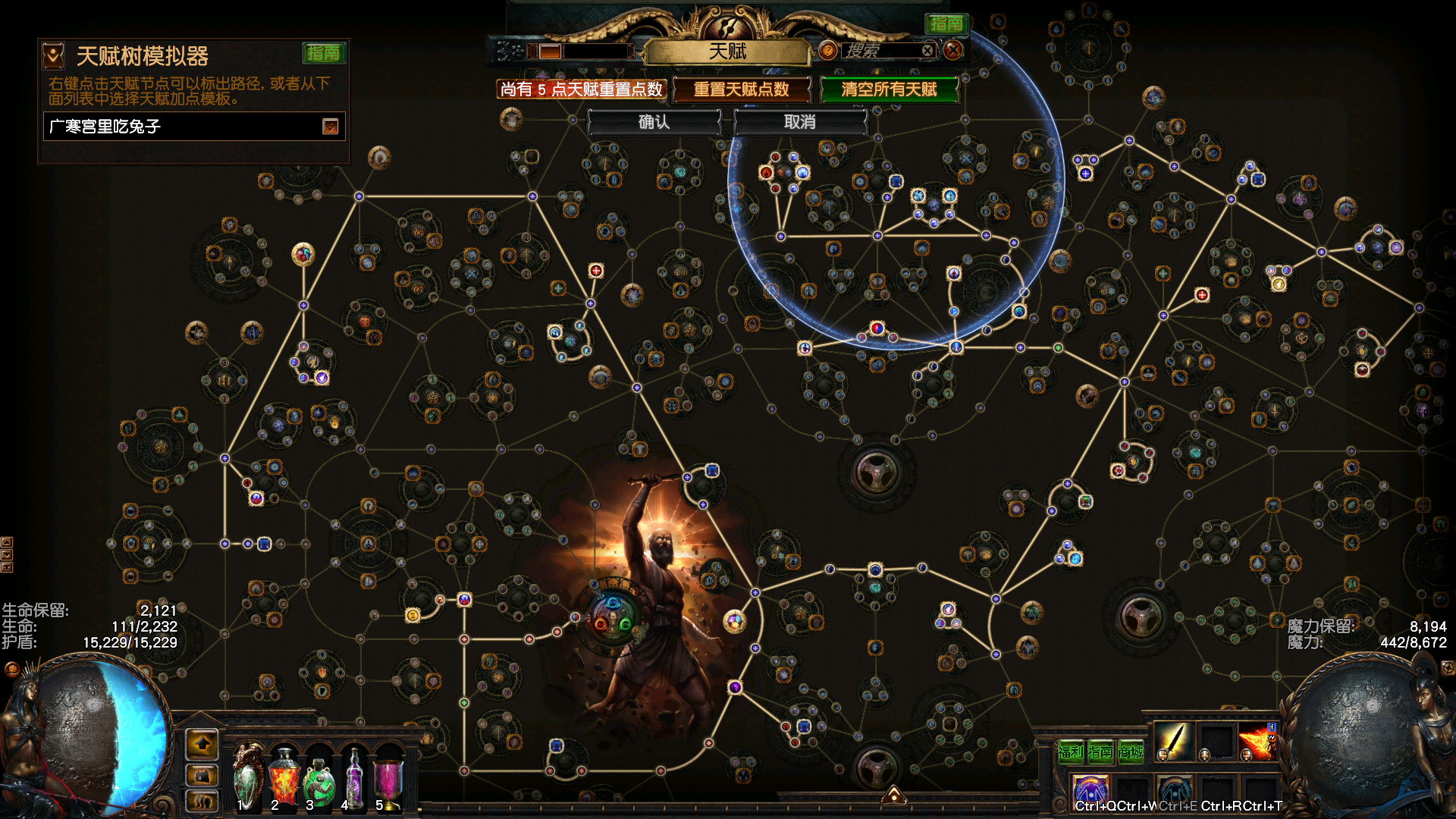The image size is (1456, 819).
Task: Cancel talent changes with 取消 button
Action: pyautogui.click(x=799, y=122)
